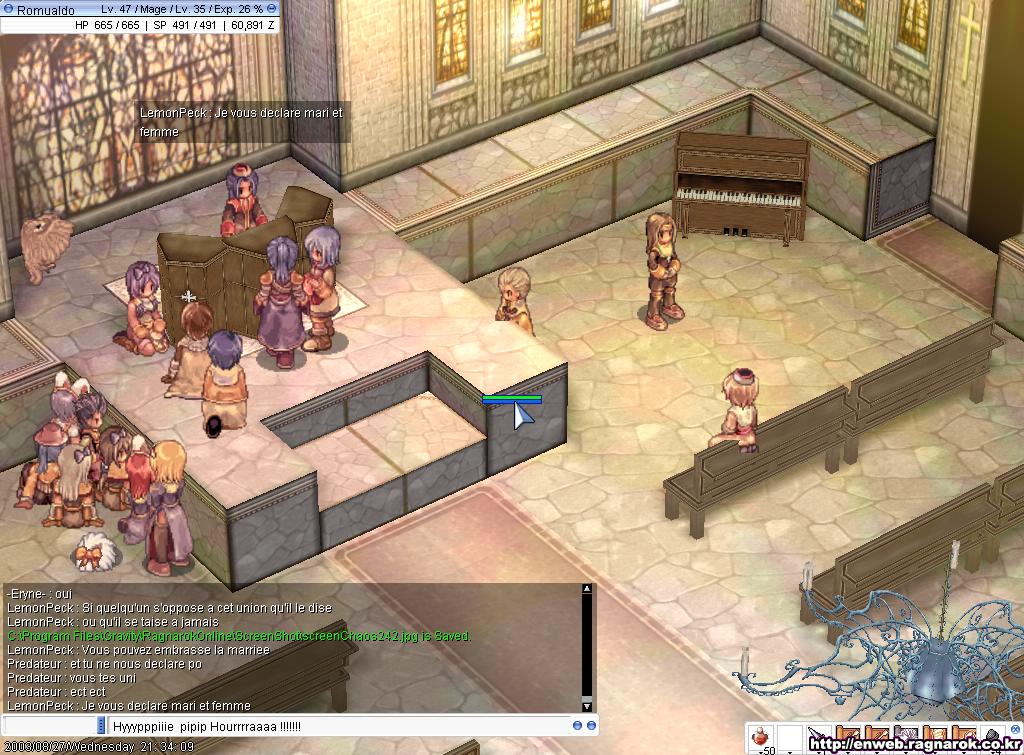Use the purple scroll hotbar skill
1024x755 pixels.
(906, 734)
